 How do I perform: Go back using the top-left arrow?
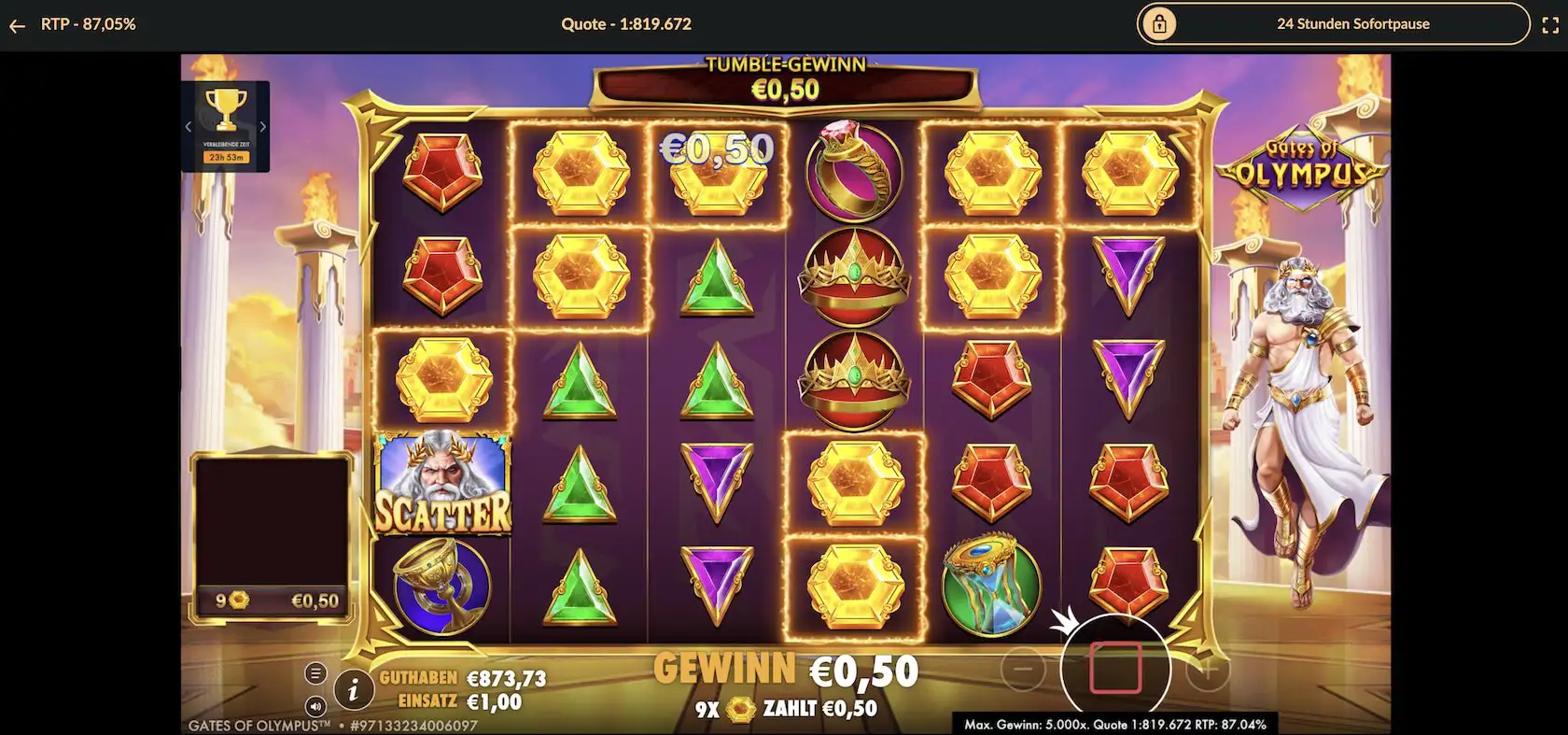[17, 25]
